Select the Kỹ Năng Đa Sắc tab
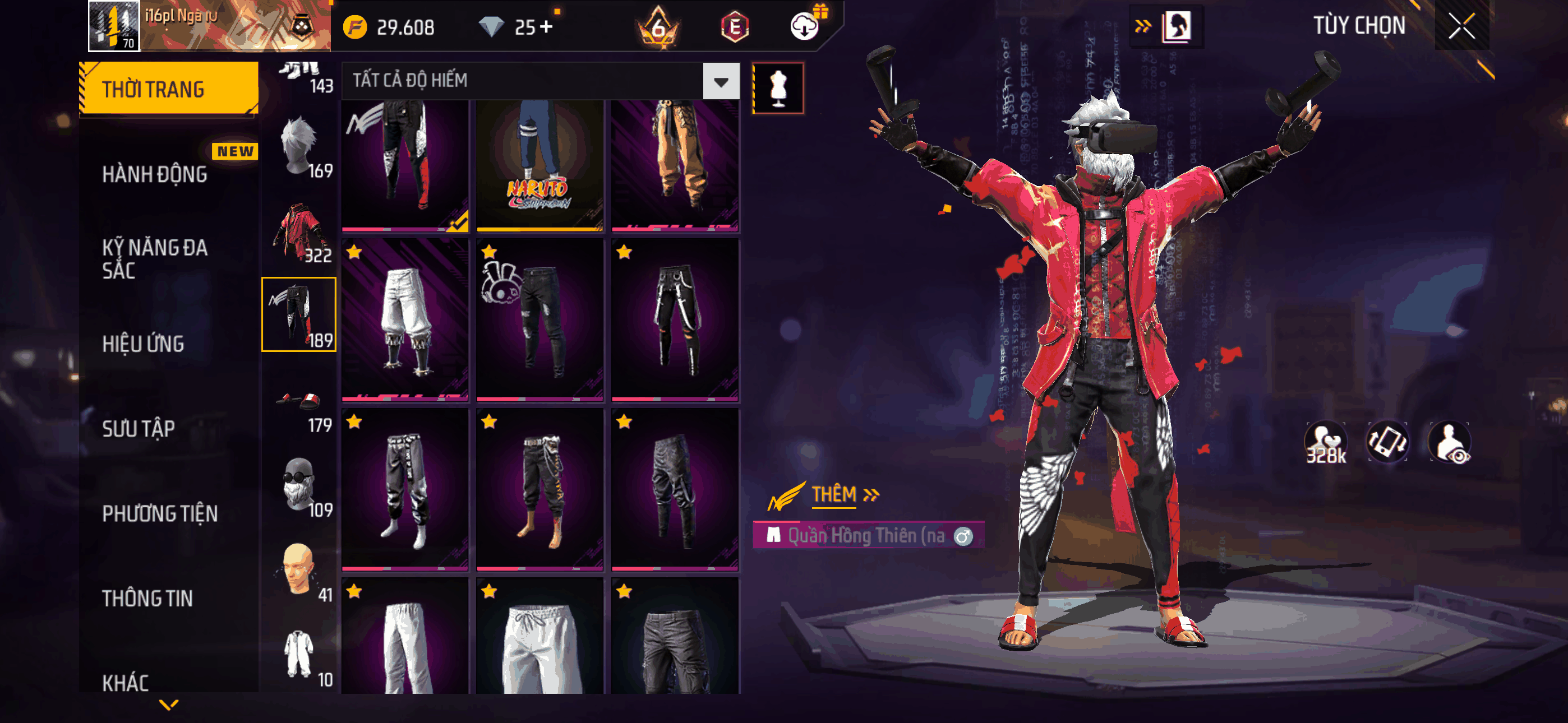This screenshot has width=1568, height=723. tap(155, 258)
